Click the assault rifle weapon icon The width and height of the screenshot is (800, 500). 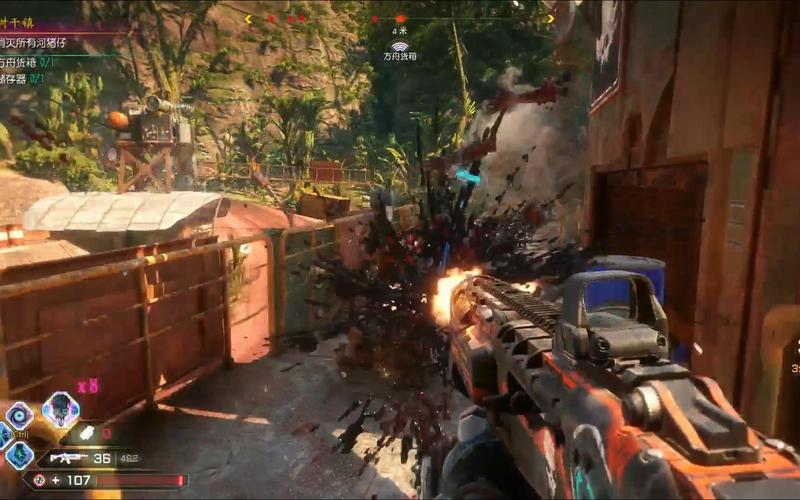pos(67,458)
